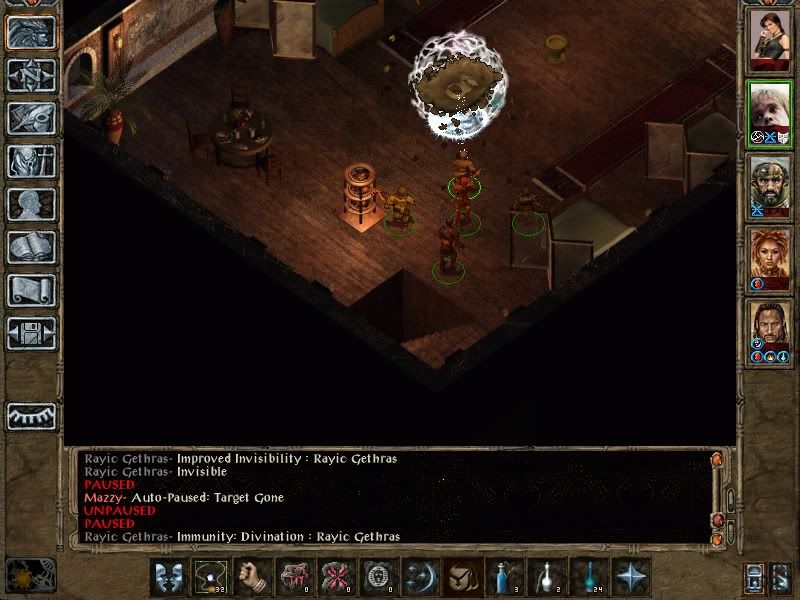Toggle the sleeping eye rest button
This screenshot has height=600, width=800.
[x=31, y=415]
